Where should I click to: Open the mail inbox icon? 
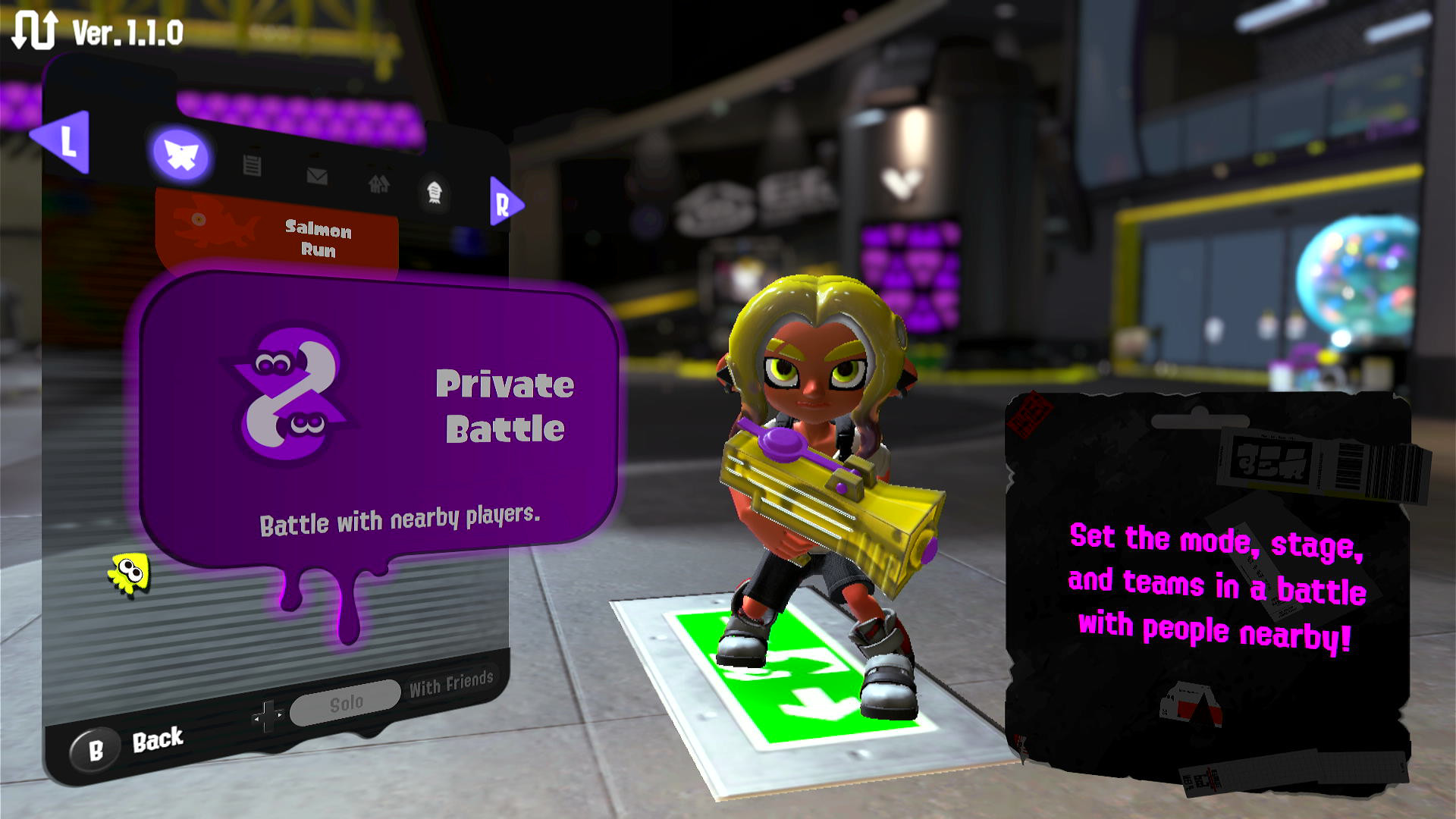pyautogui.click(x=318, y=175)
